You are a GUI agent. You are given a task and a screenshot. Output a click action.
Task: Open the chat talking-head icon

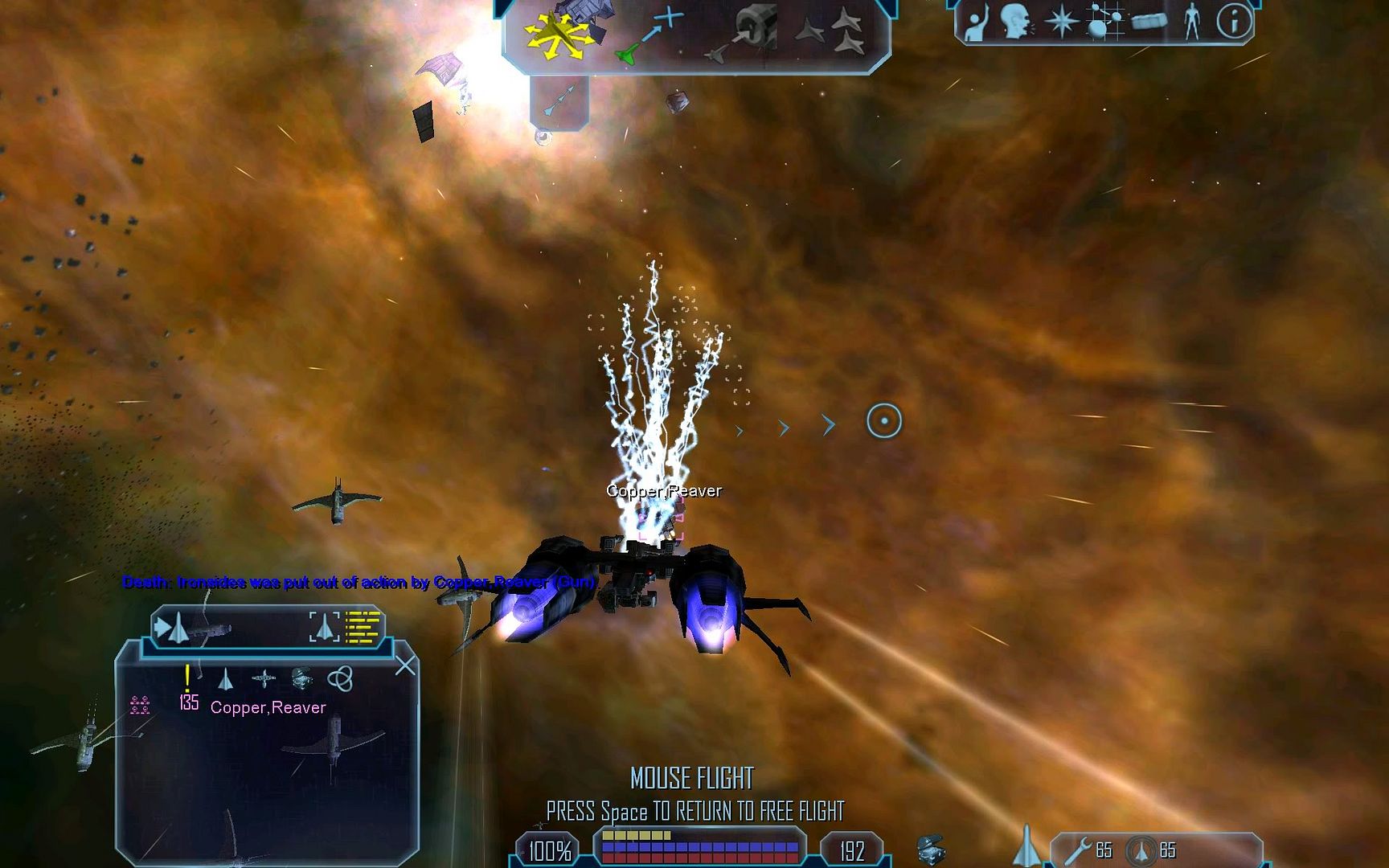pos(1016,22)
